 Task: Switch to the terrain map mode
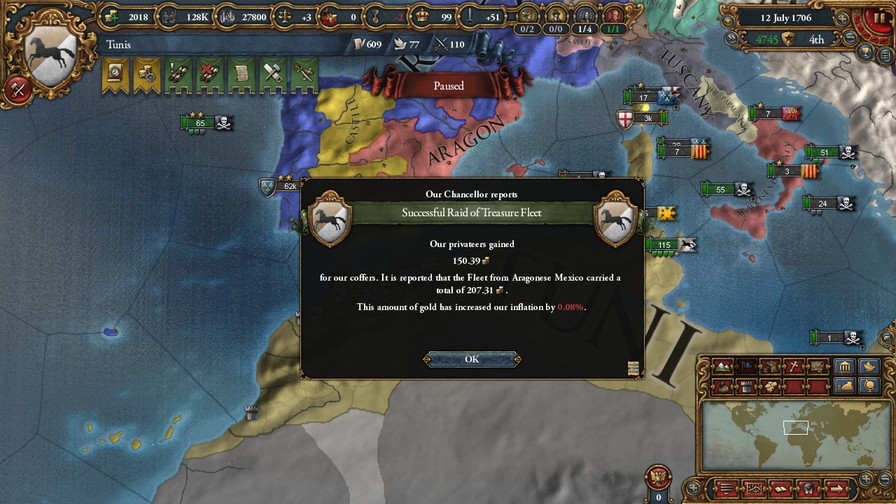click(721, 366)
